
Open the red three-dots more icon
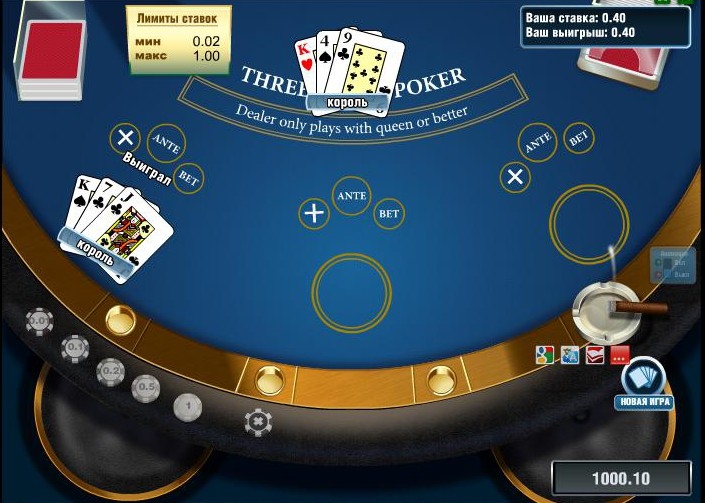click(x=619, y=354)
